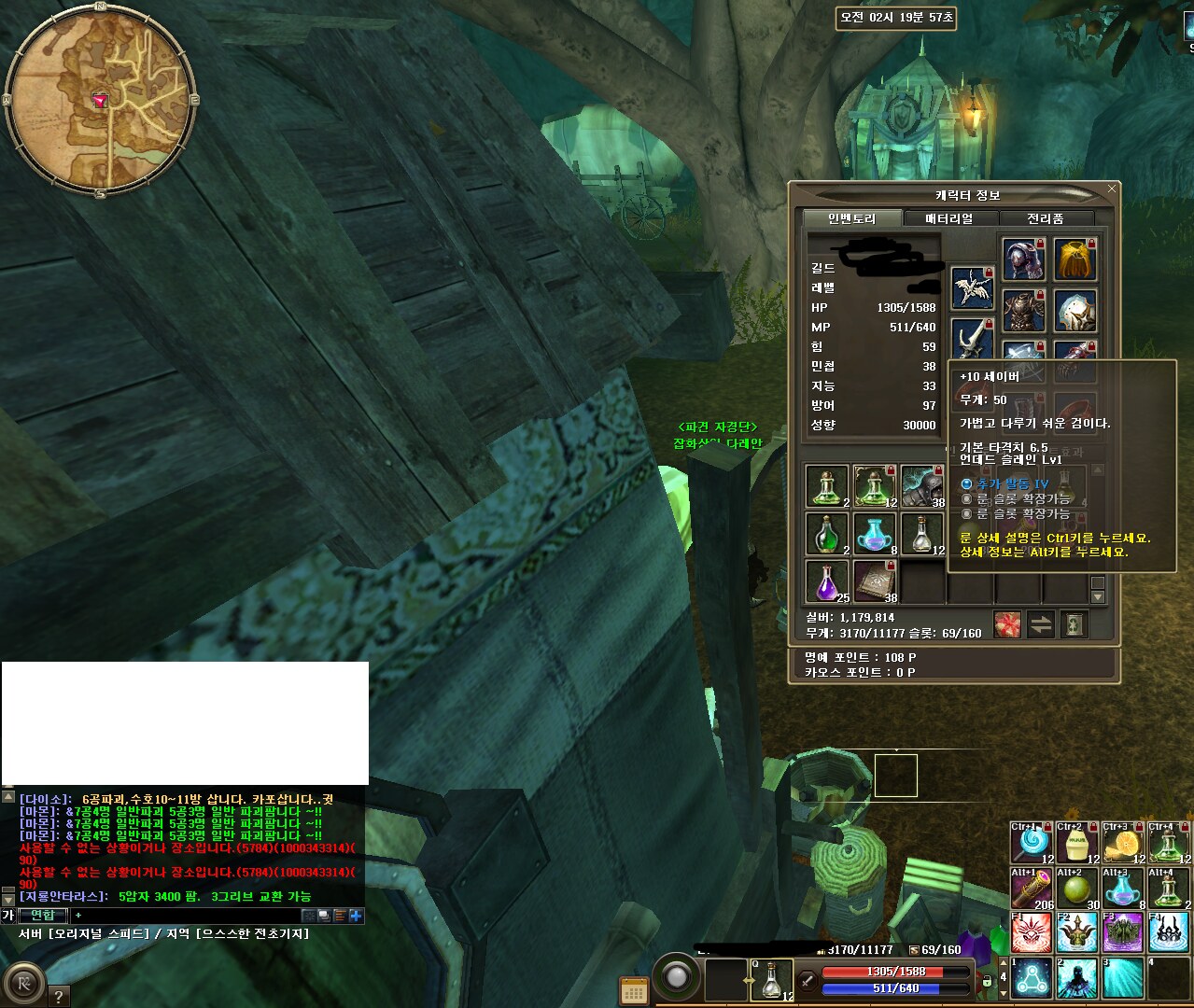Open the calendar icon button
Image resolution: width=1194 pixels, height=1008 pixels.
634,991
